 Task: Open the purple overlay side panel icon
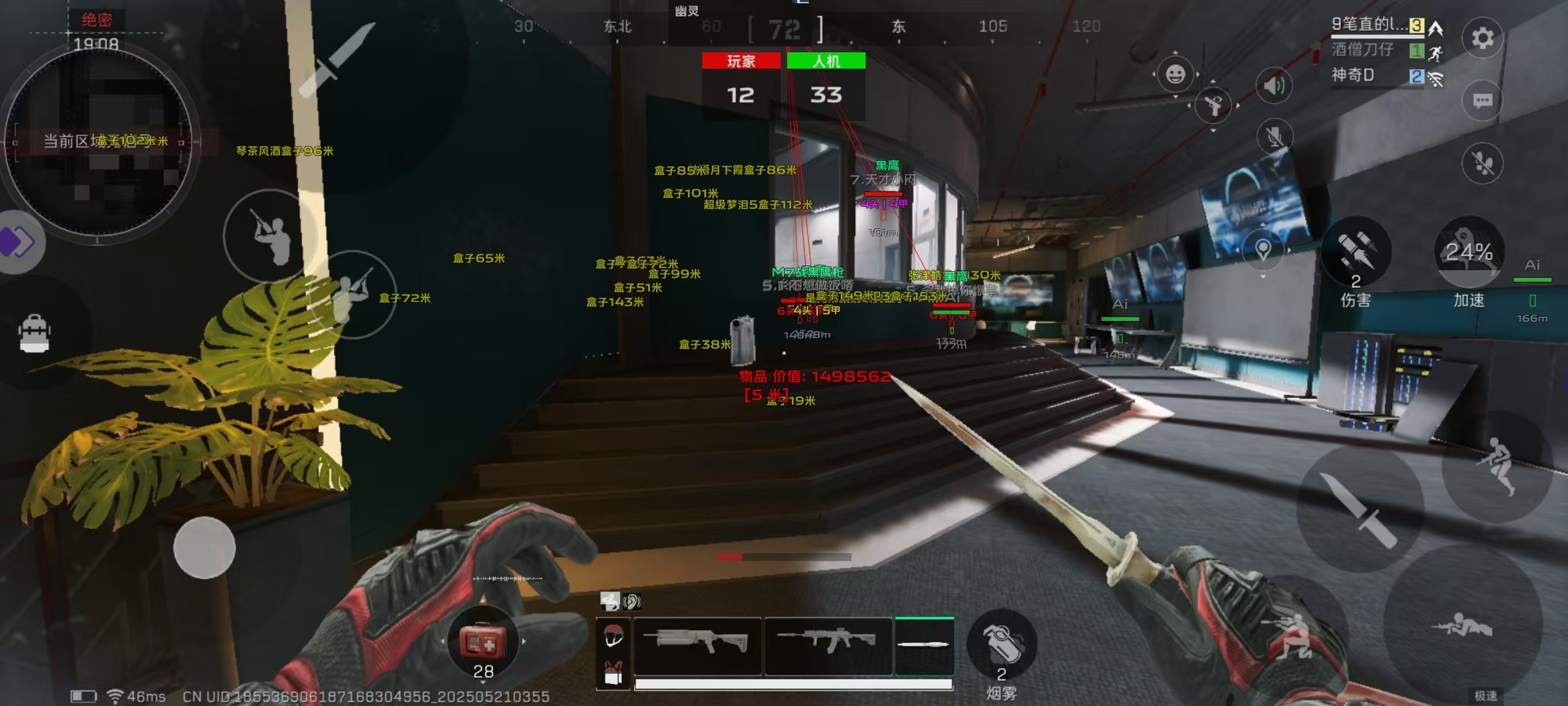click(18, 242)
